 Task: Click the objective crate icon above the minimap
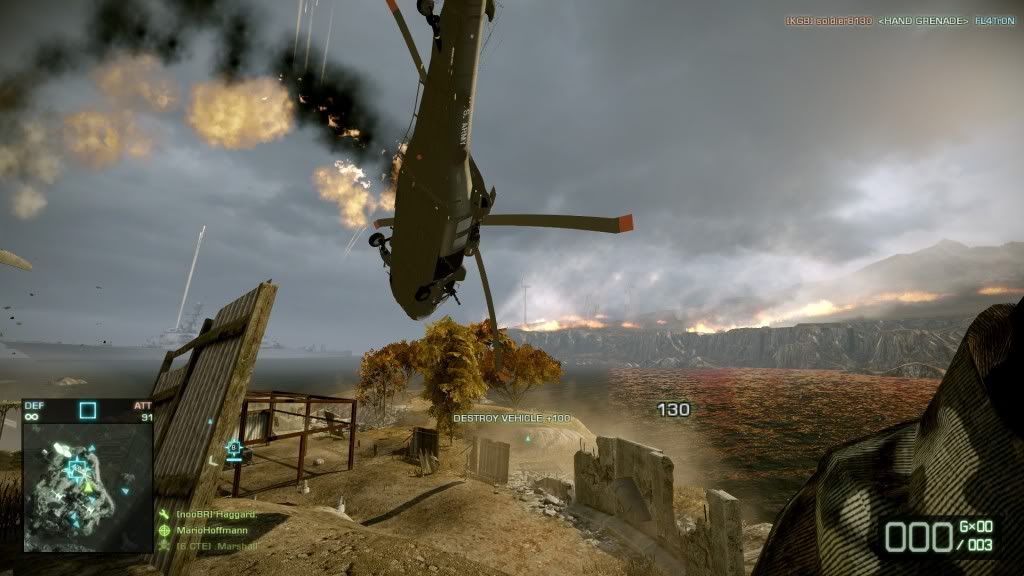point(88,409)
